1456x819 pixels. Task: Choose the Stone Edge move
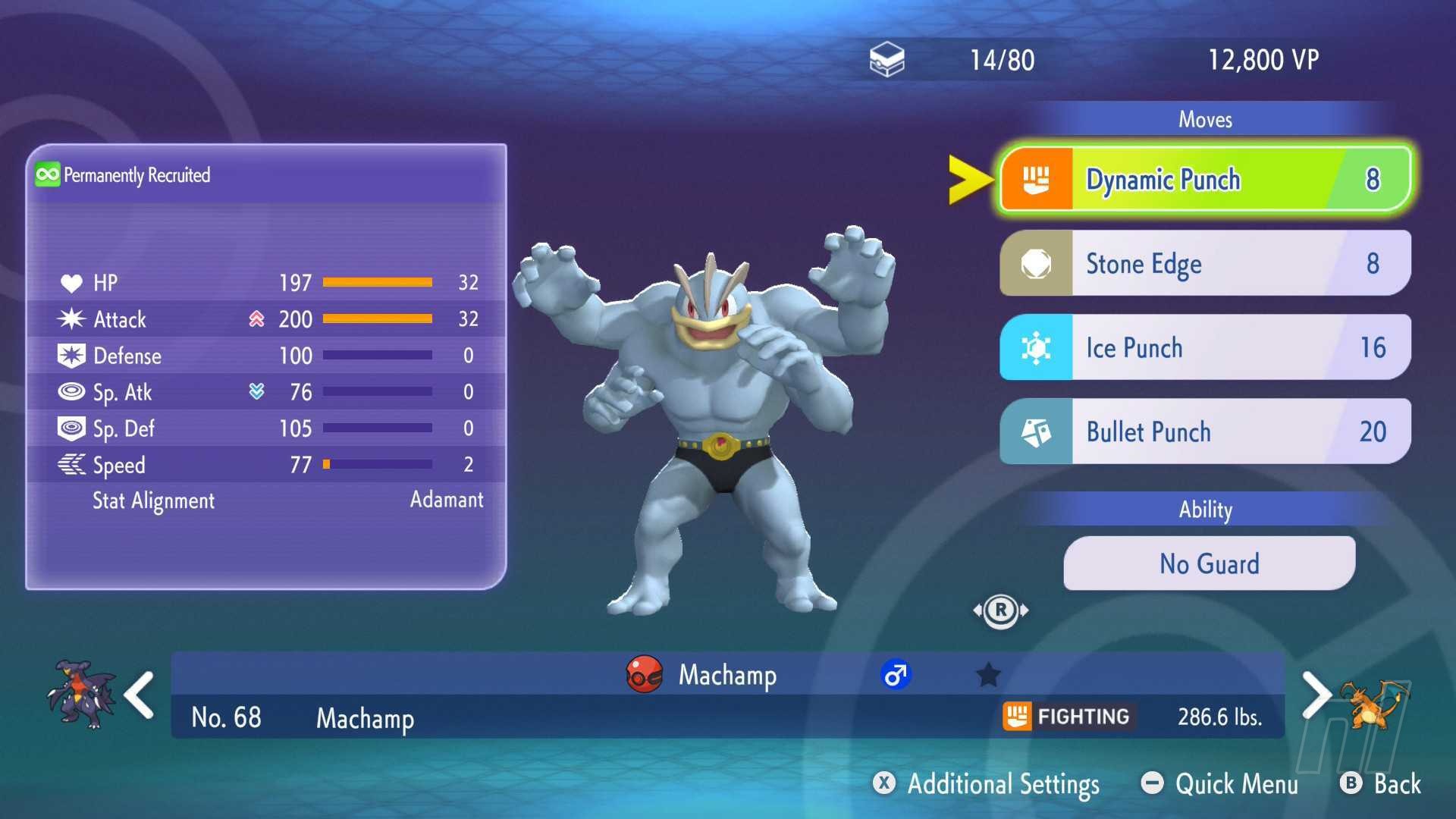[x=1206, y=263]
